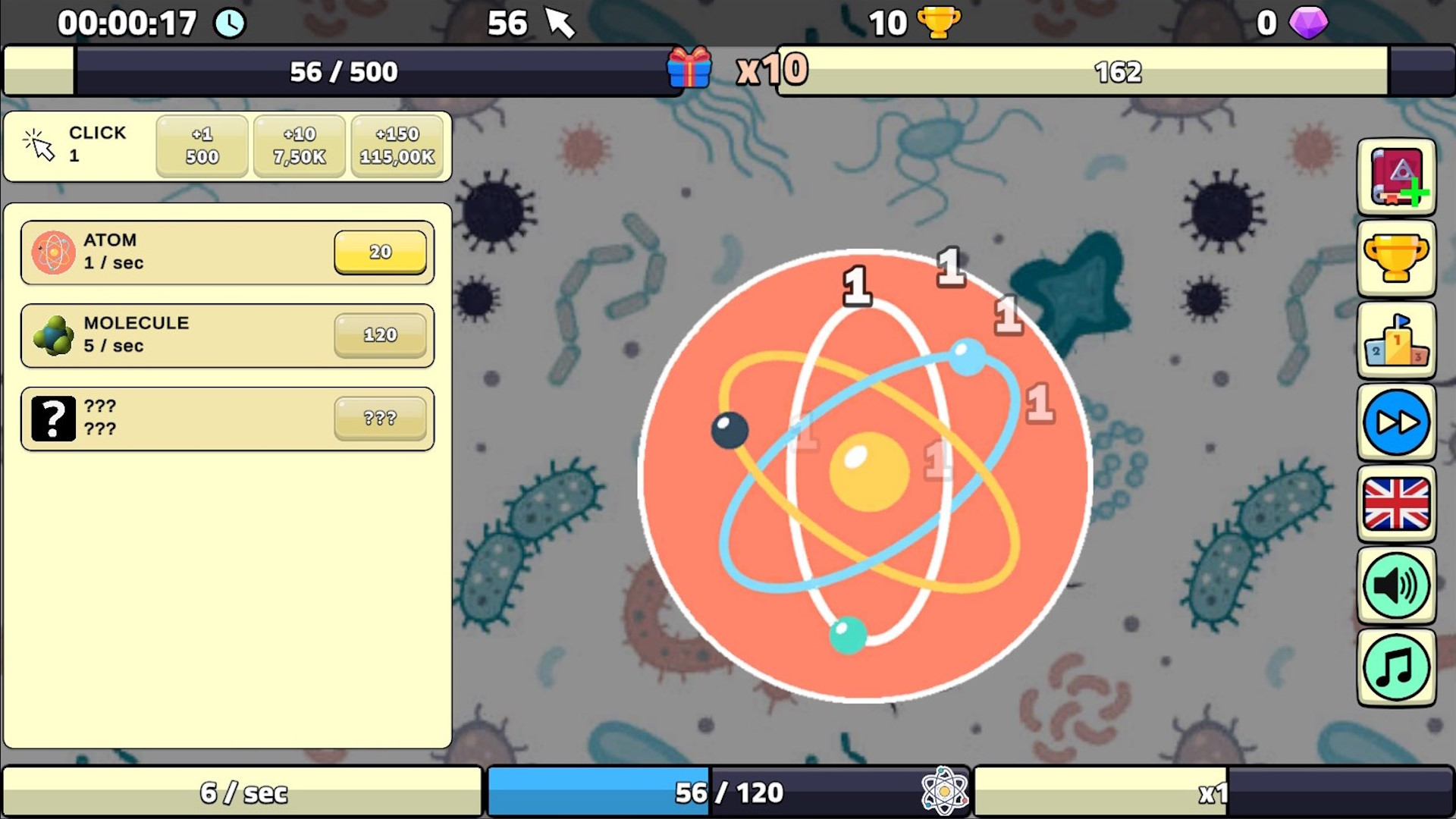Click the cursor counter at the top
This screenshot has height=819, width=1456.
click(x=531, y=23)
